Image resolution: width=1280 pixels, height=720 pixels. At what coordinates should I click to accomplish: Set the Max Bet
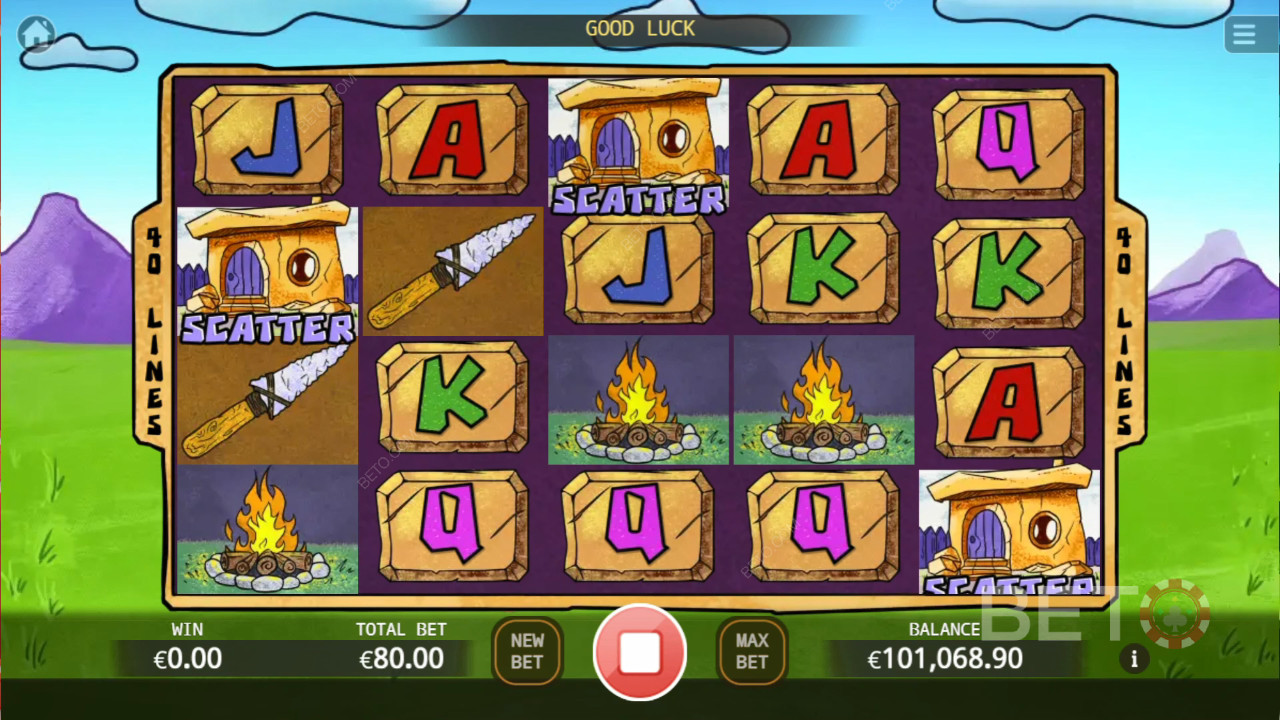752,651
